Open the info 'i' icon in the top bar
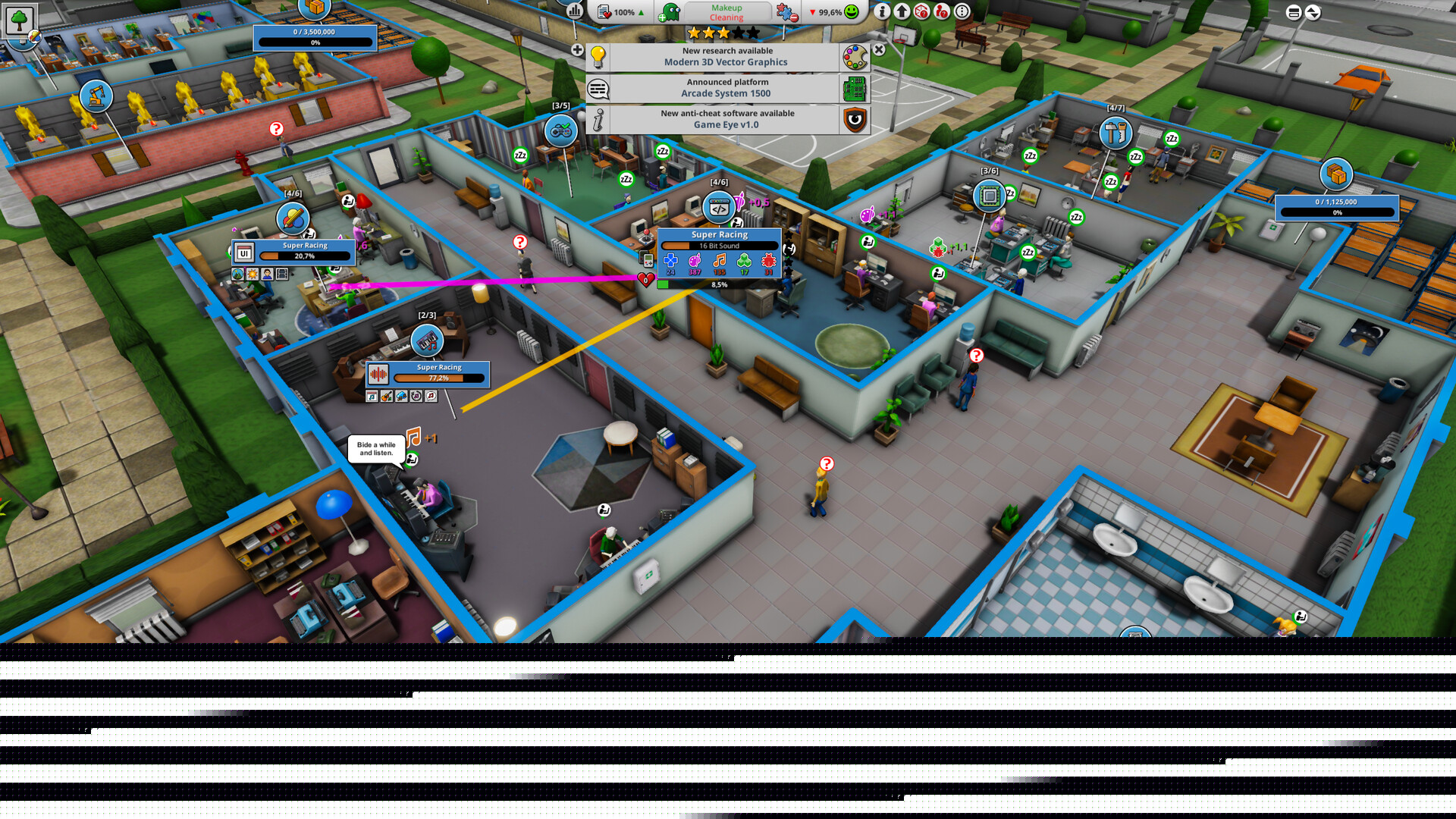The width and height of the screenshot is (1456, 819). pos(881,12)
